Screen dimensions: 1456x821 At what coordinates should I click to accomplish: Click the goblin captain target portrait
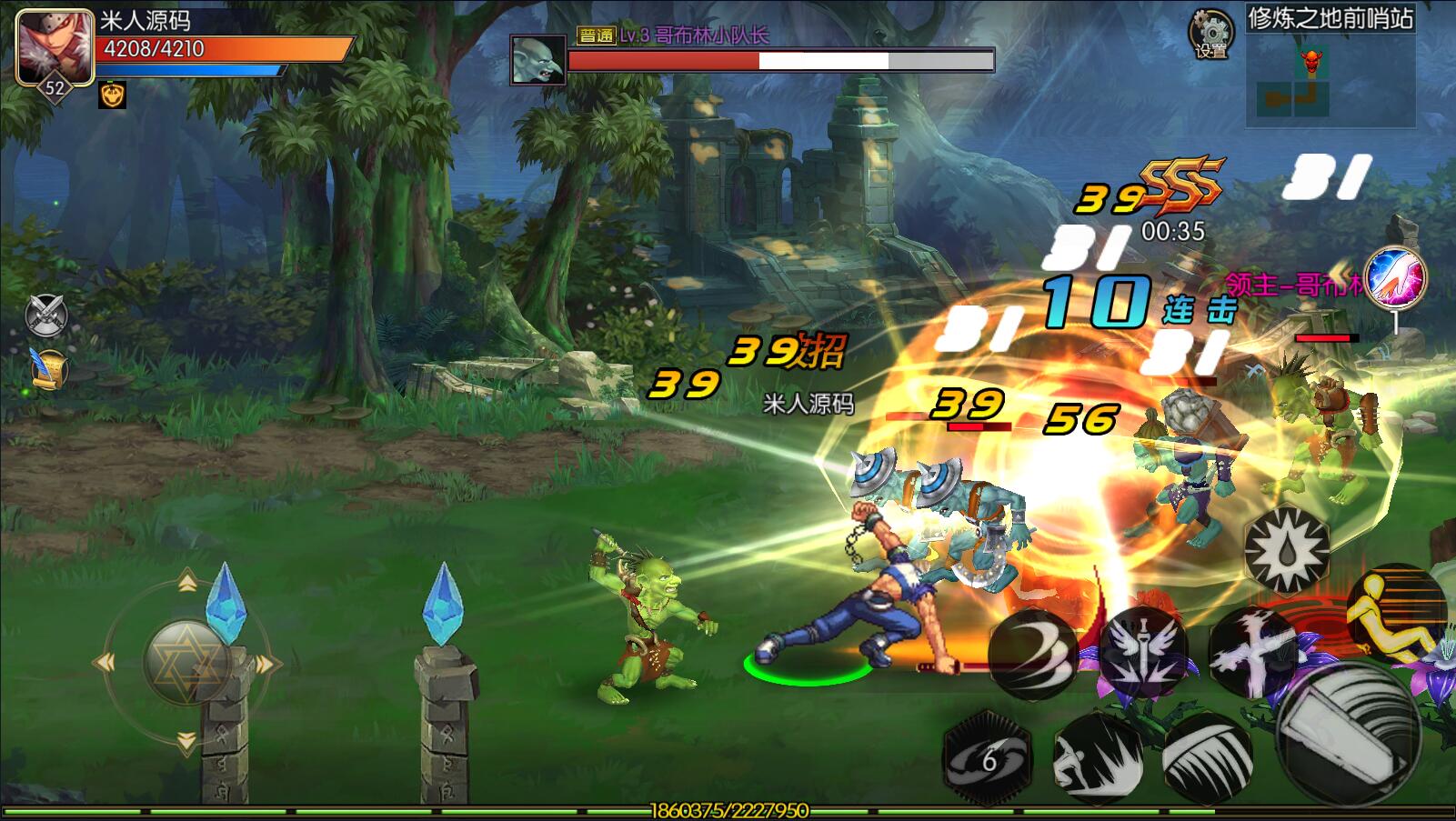[x=537, y=60]
